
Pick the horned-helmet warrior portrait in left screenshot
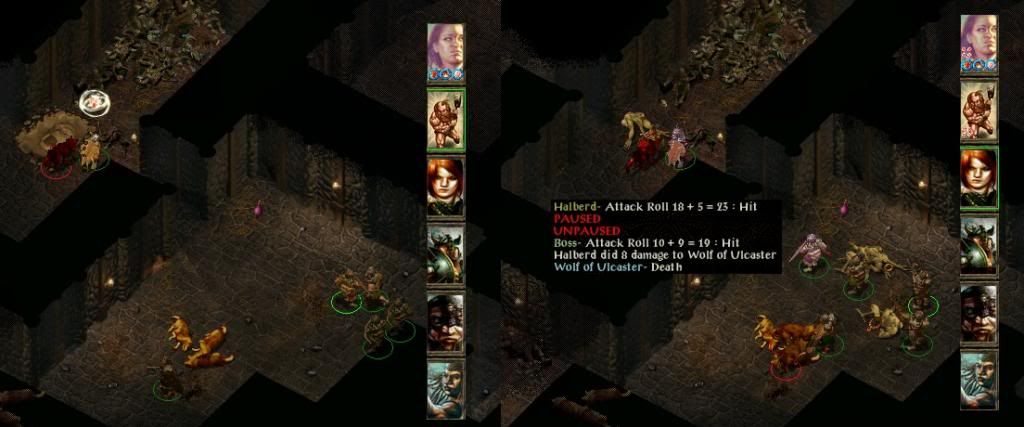coord(446,254)
